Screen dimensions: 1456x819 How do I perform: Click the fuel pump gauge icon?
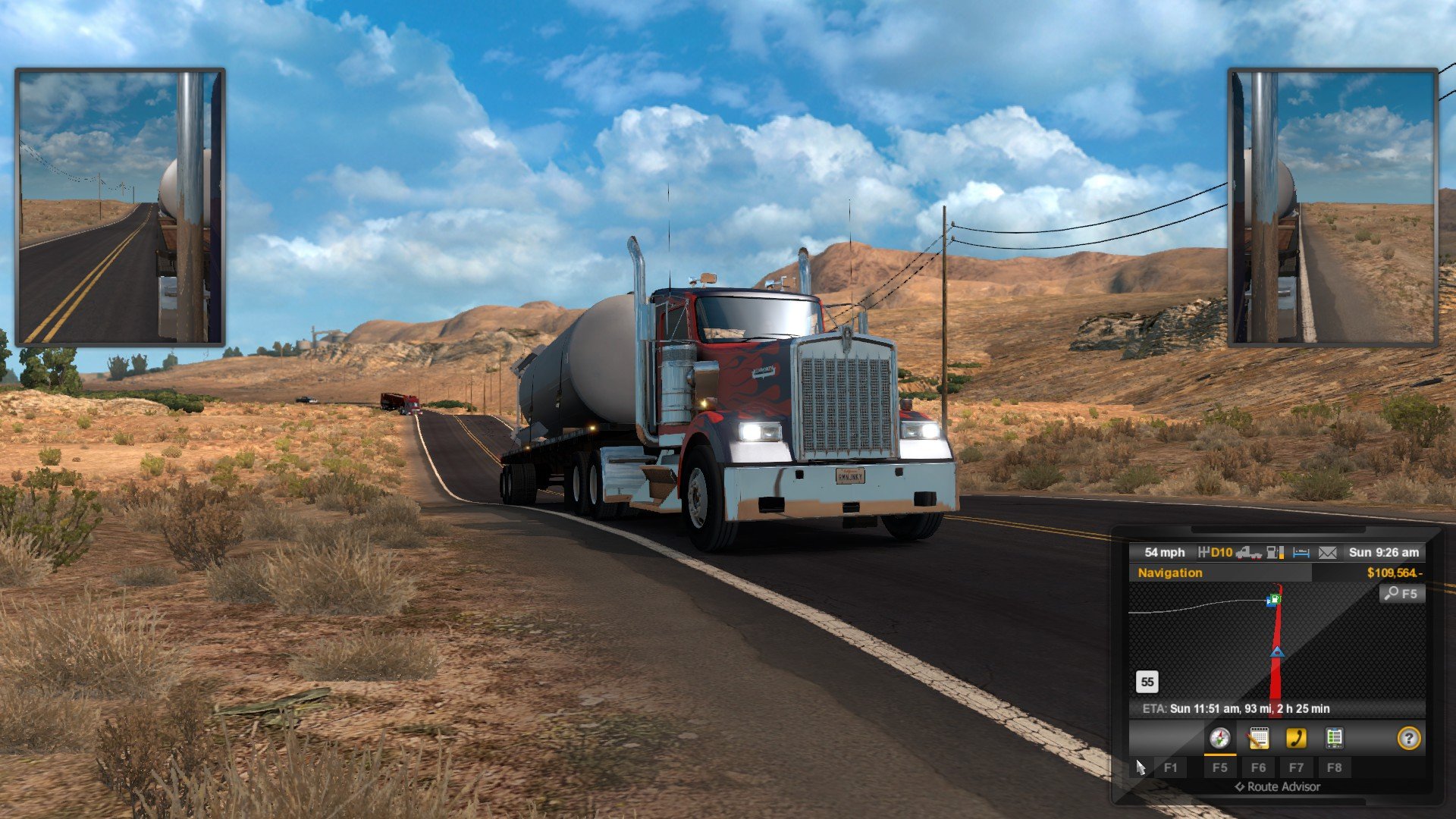click(x=1276, y=553)
